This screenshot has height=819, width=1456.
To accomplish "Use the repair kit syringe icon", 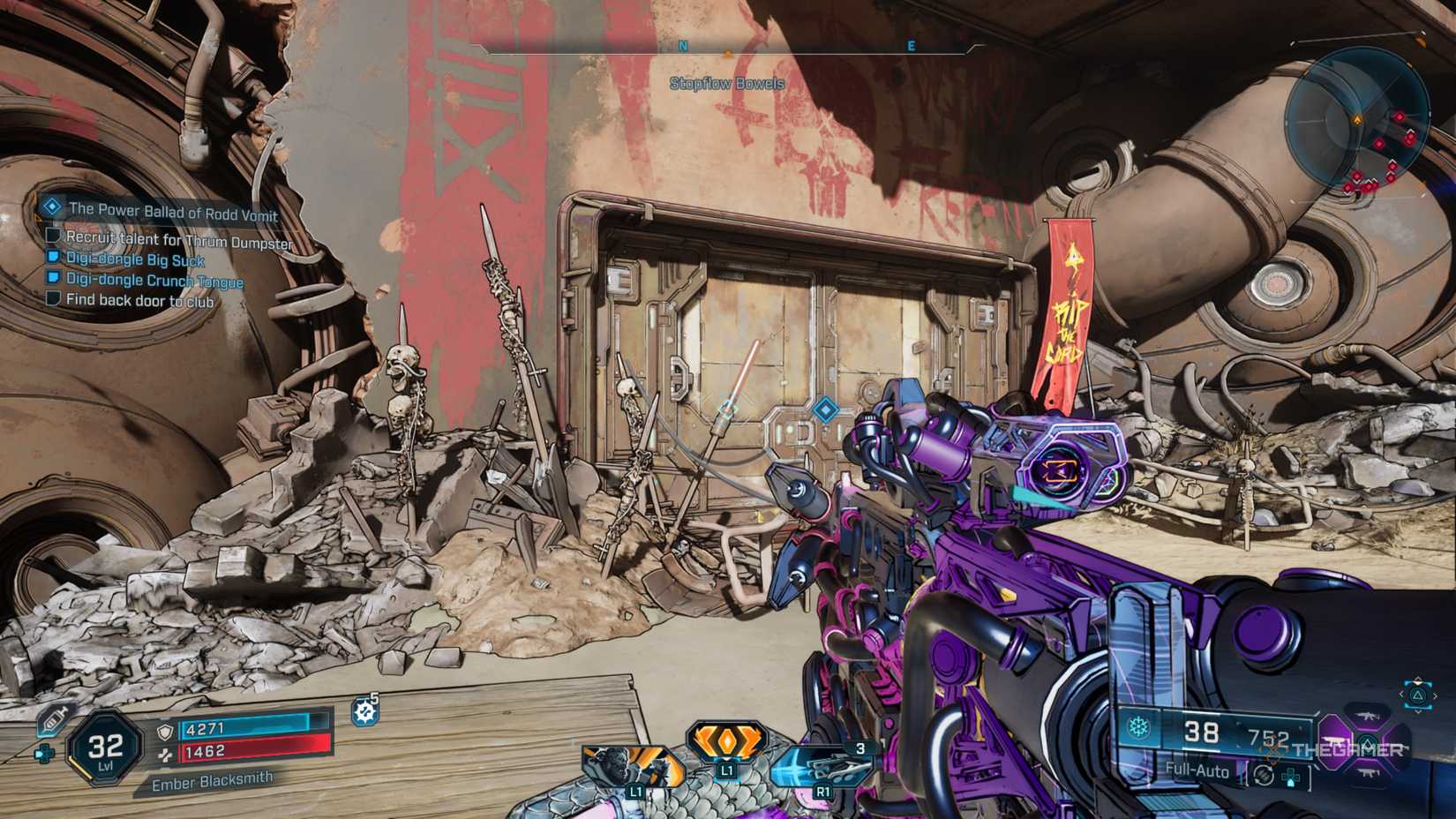I will coord(53,720).
